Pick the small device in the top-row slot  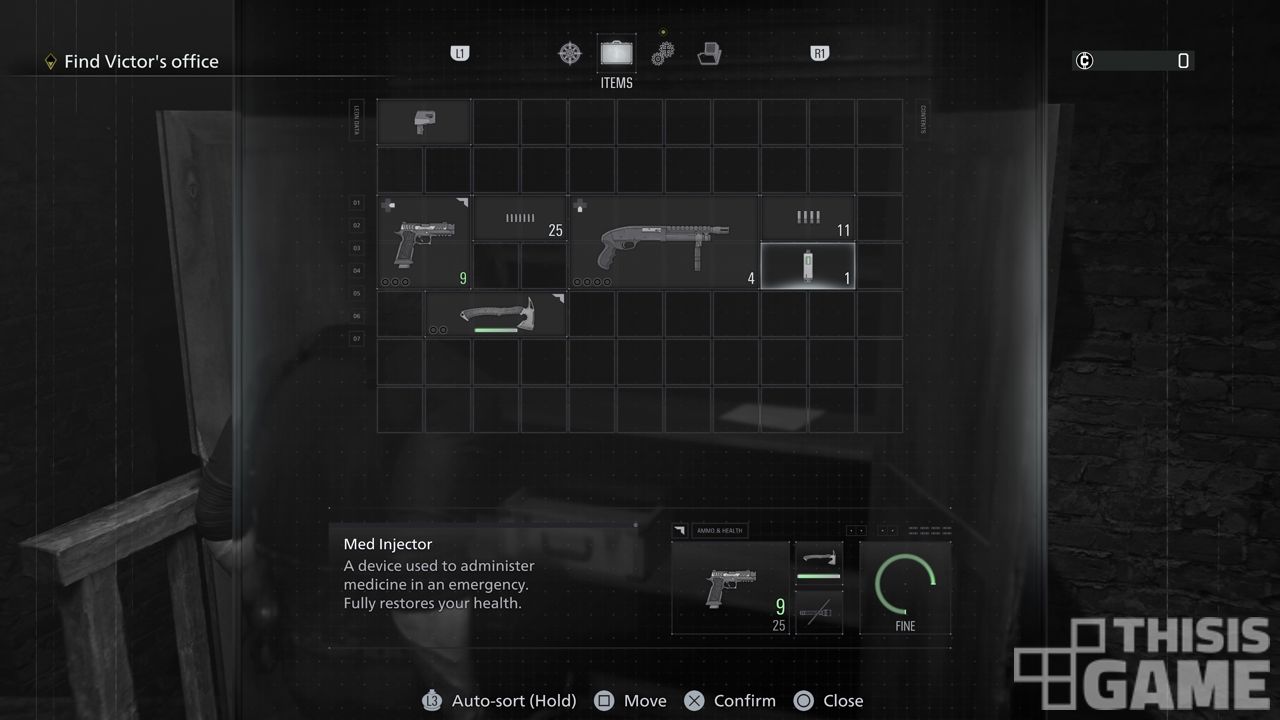(424, 122)
